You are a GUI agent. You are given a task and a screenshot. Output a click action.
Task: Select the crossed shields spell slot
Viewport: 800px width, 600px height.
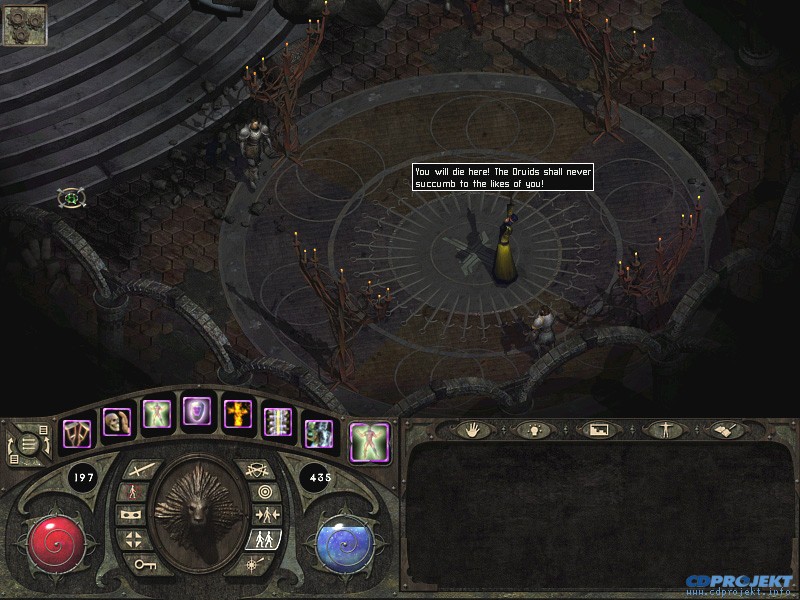pos(77,433)
